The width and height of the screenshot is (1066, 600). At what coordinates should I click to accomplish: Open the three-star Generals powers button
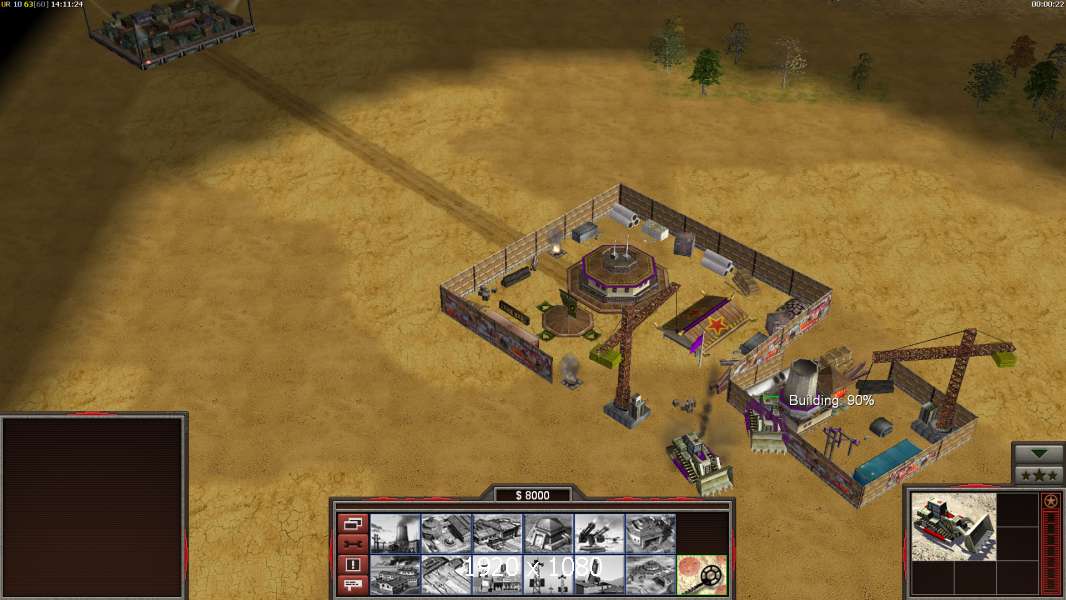[1038, 474]
